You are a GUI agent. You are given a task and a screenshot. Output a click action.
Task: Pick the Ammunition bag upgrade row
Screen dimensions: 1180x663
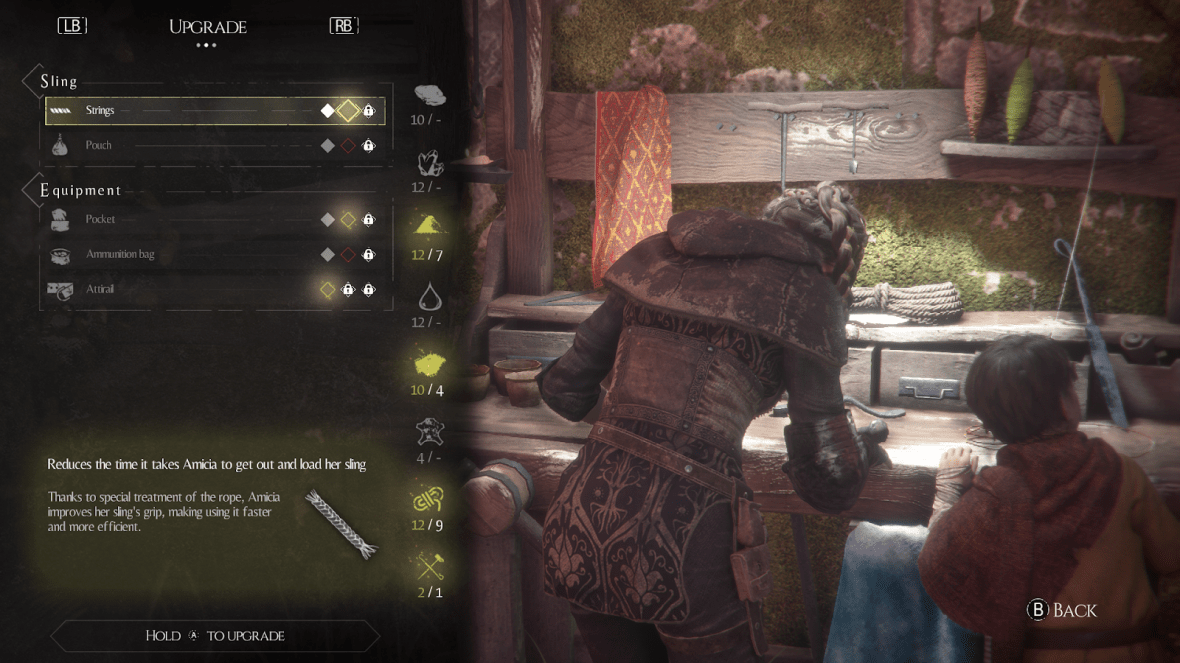point(214,255)
